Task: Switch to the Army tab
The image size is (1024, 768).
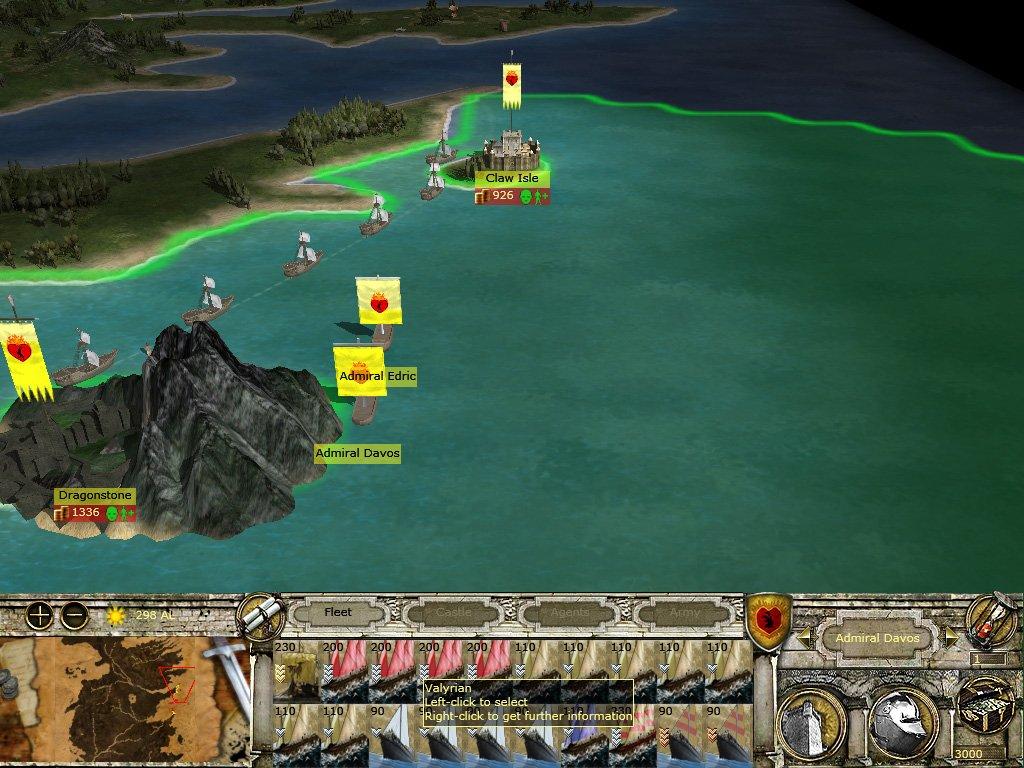Action: click(x=684, y=612)
